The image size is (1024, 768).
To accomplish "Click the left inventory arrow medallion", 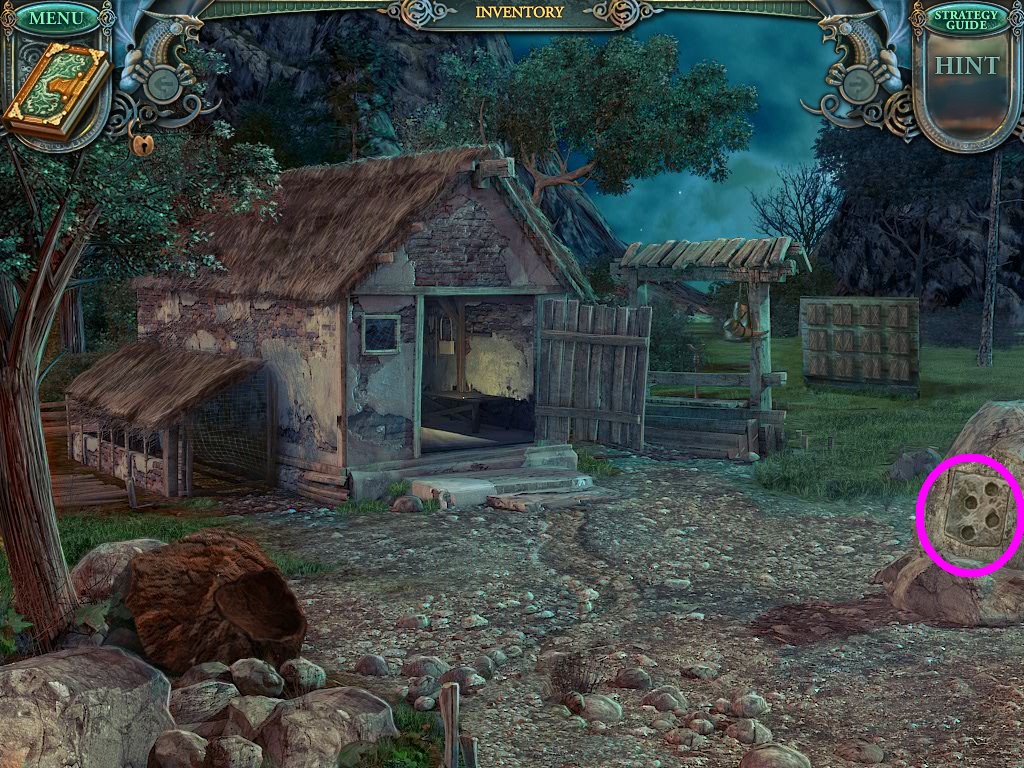I will pyautogui.click(x=164, y=85).
